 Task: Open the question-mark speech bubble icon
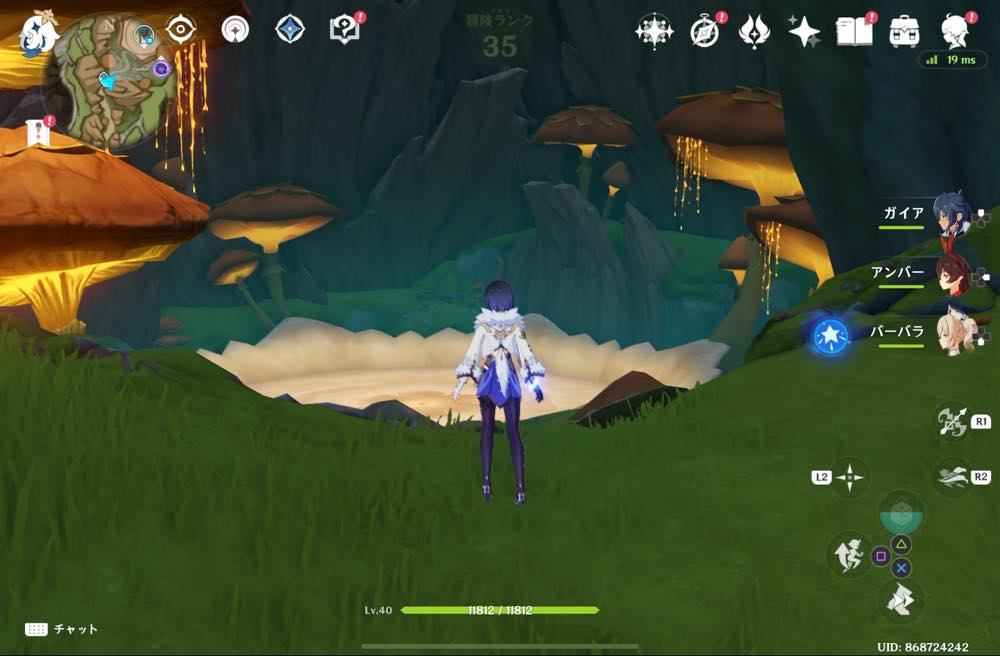[344, 29]
